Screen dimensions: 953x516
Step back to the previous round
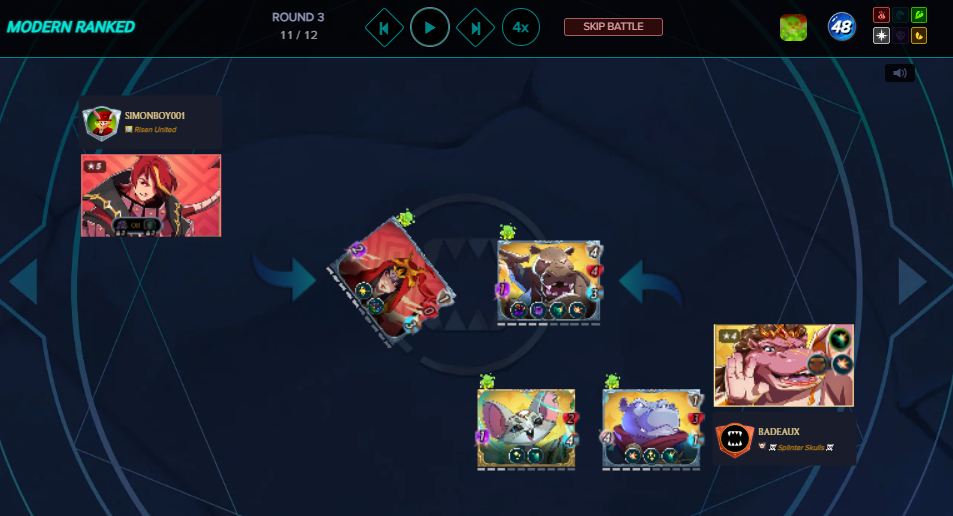(384, 27)
